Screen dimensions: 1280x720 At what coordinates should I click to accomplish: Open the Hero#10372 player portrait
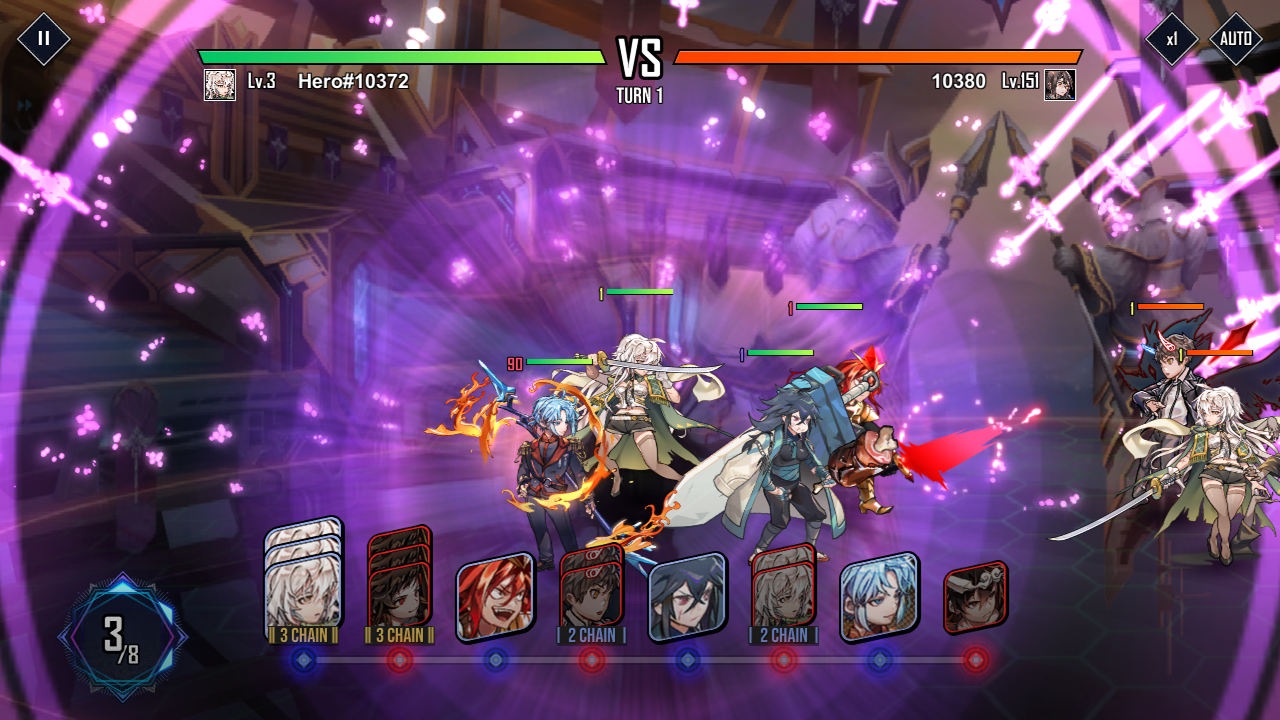[x=222, y=84]
